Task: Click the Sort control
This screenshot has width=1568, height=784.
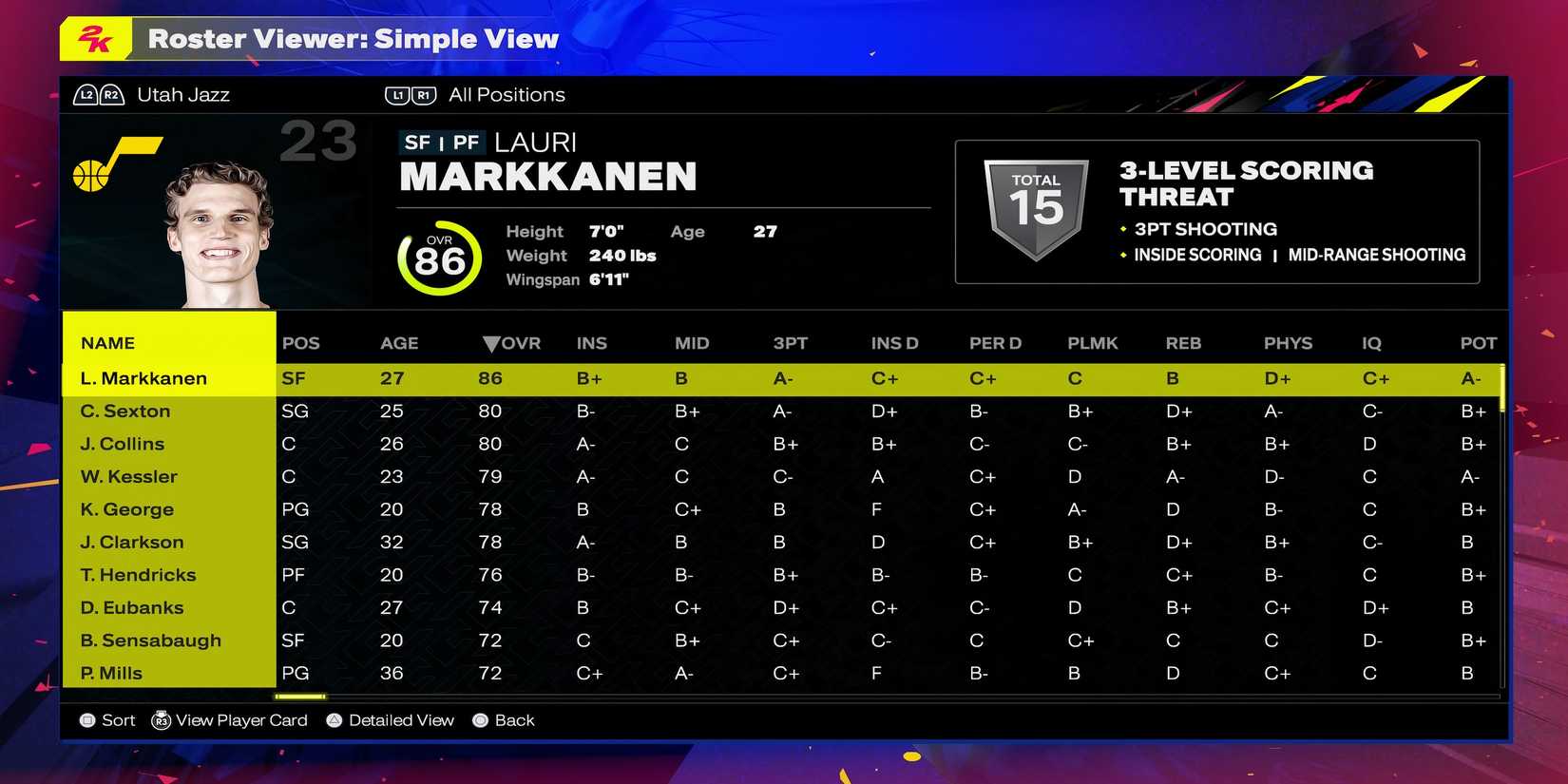Action: 118,720
